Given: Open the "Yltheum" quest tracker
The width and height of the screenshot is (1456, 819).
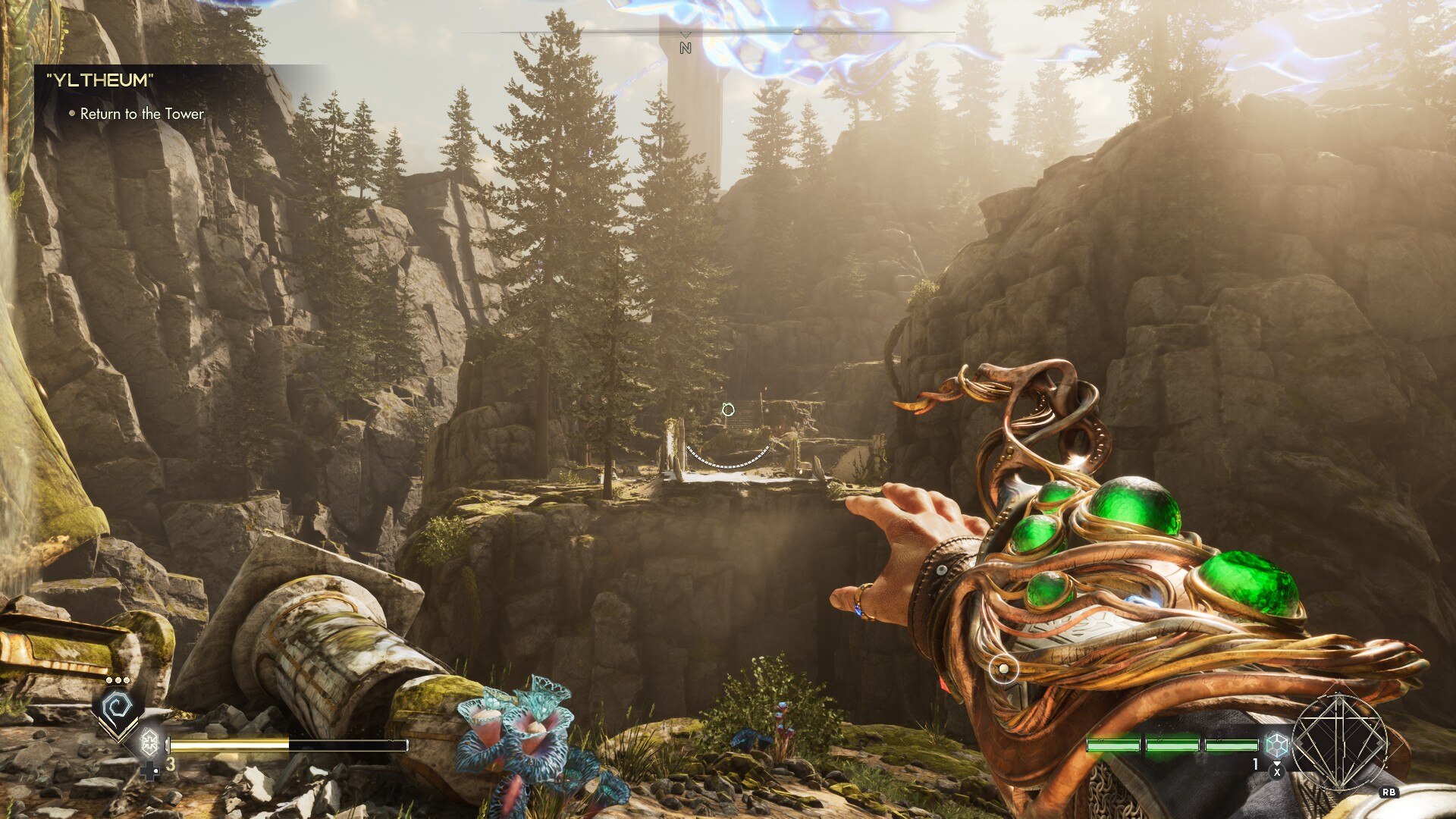Looking at the screenshot, I should pyautogui.click(x=100, y=80).
